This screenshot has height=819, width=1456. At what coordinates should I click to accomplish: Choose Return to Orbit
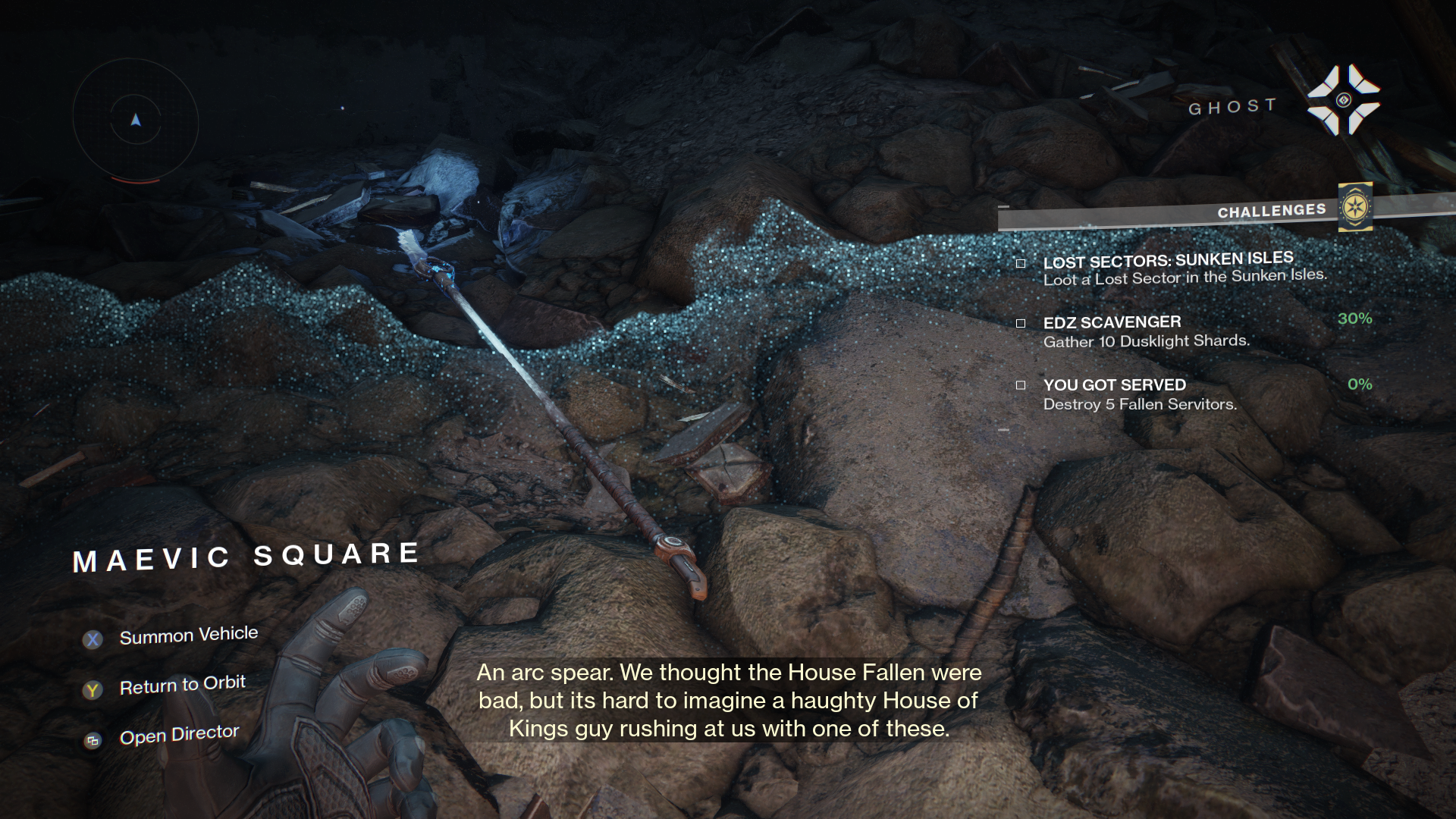coord(182,686)
